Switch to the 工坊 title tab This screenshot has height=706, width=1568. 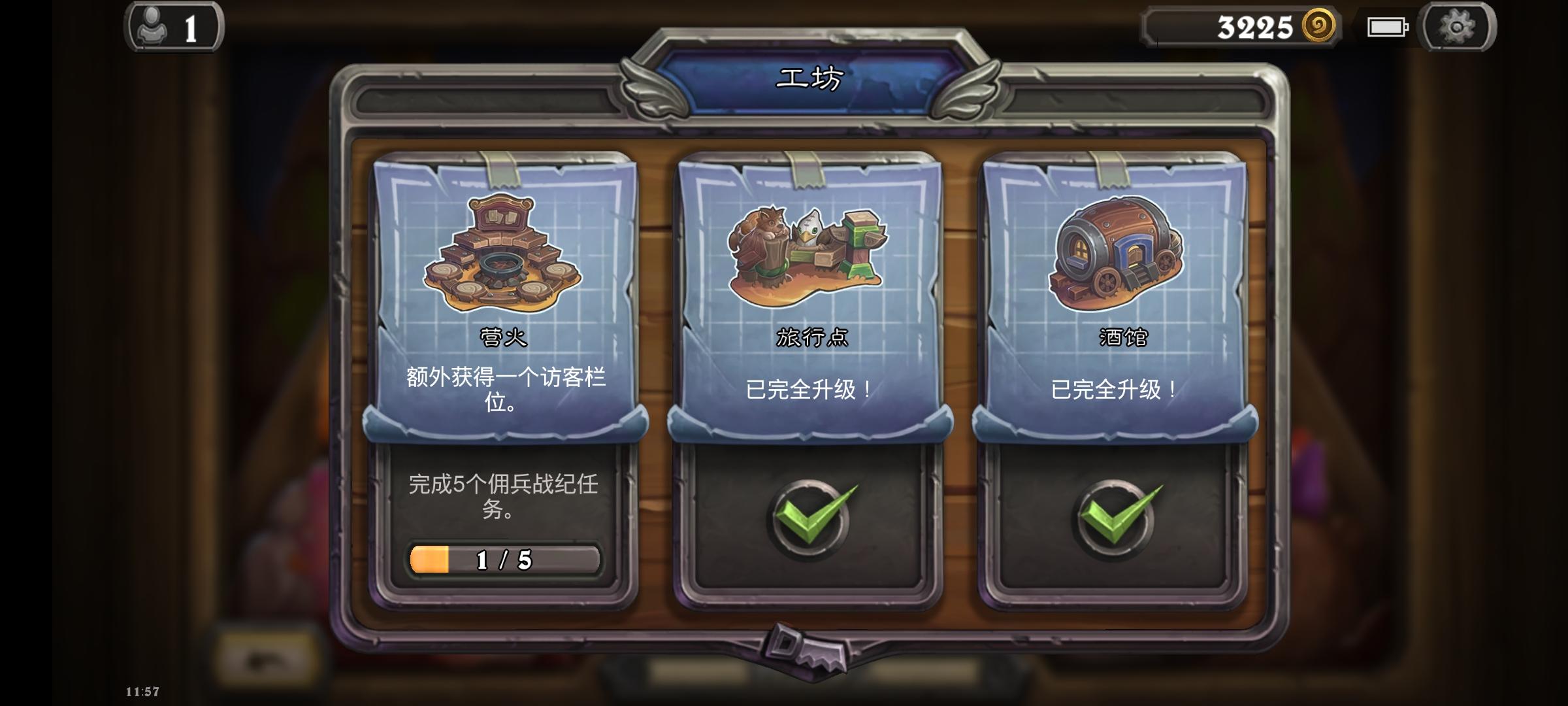click(x=810, y=78)
